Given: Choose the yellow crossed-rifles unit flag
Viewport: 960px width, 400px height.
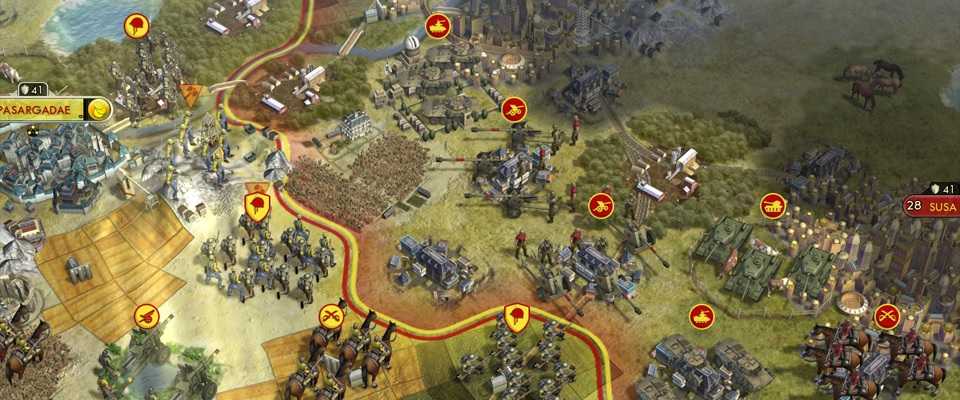Looking at the screenshot, I should pyautogui.click(x=331, y=316).
